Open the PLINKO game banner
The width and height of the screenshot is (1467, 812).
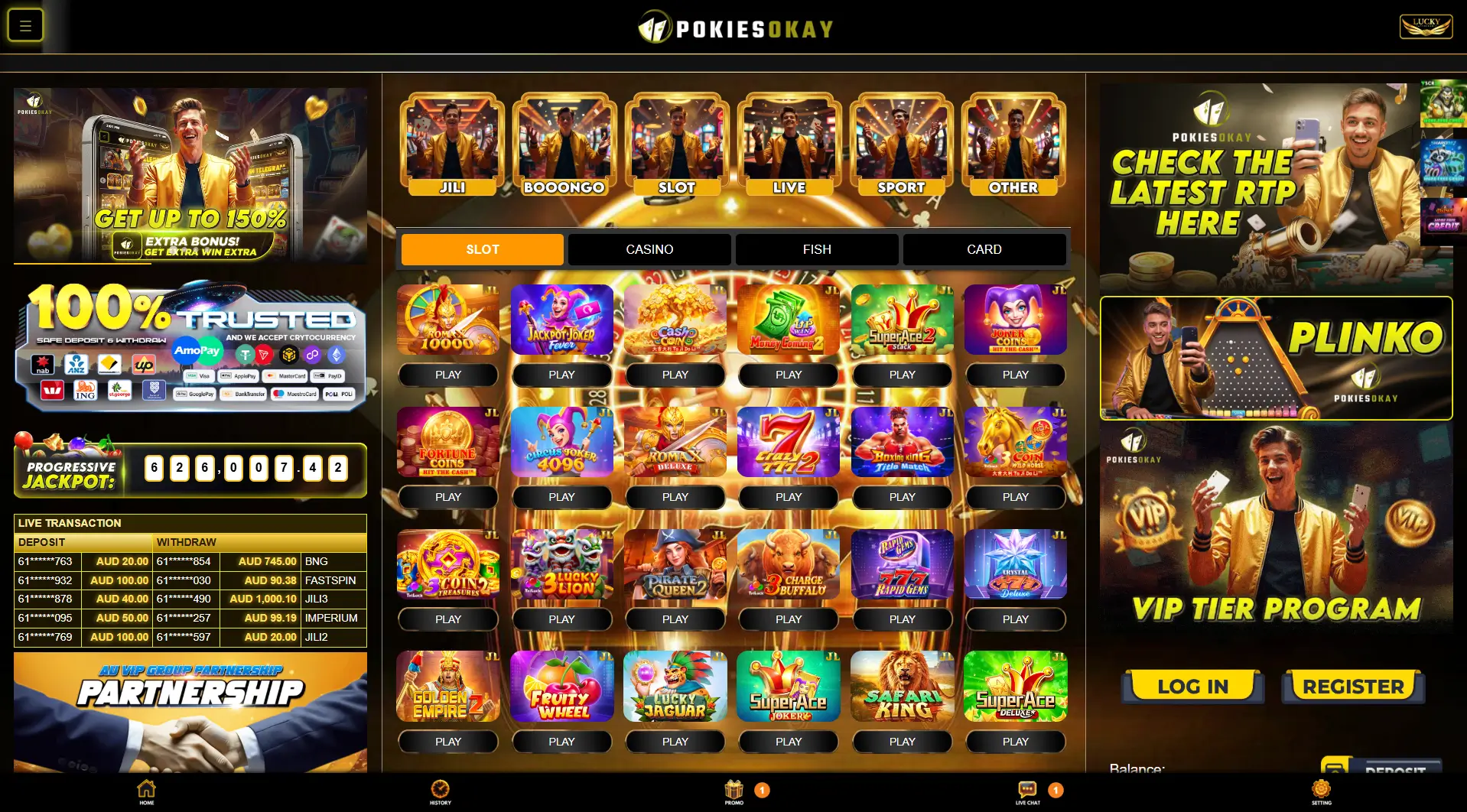1276,358
